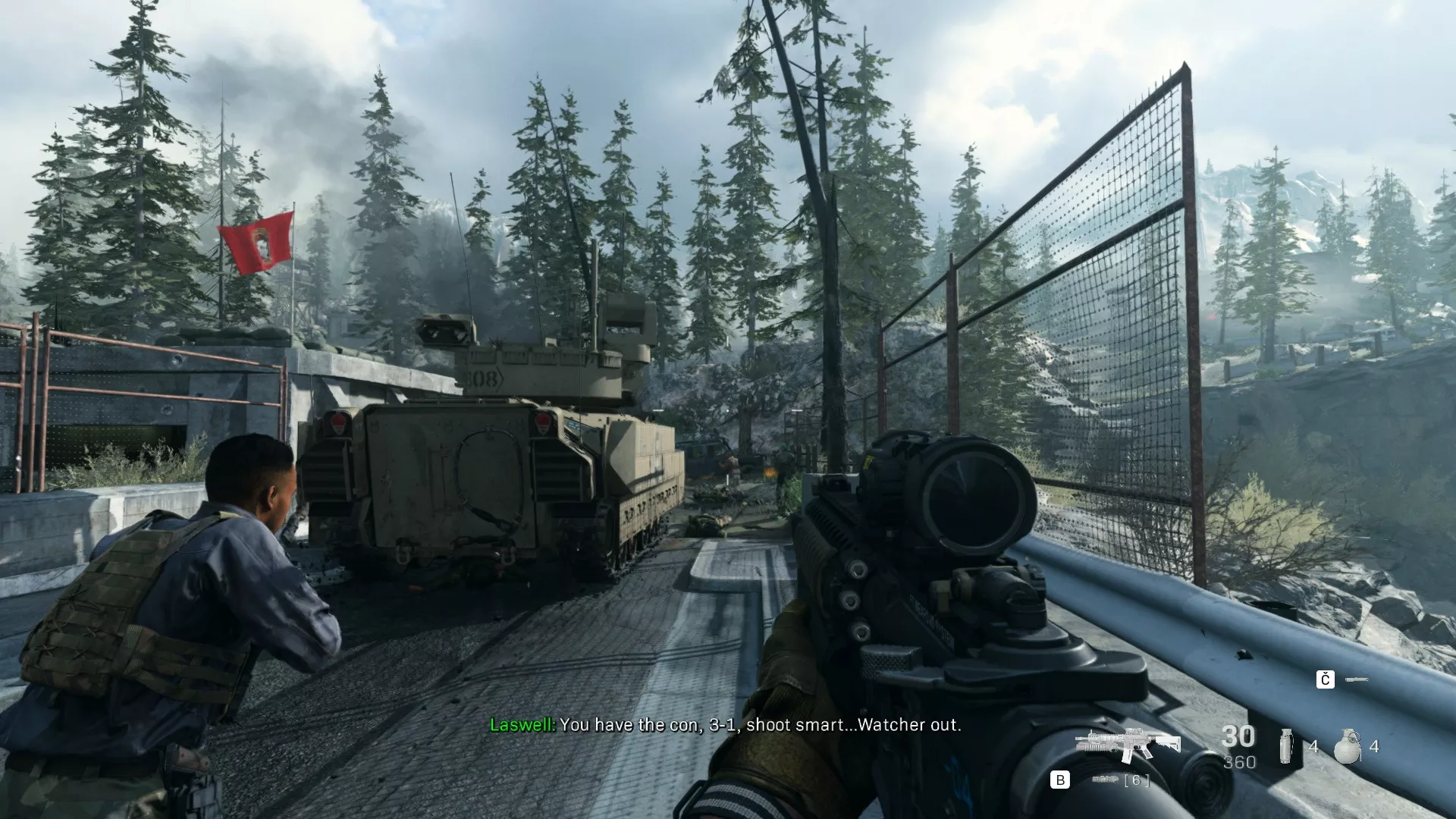1456x819 pixels.
Task: Click the ammo counter showing 30
Action: click(1238, 738)
